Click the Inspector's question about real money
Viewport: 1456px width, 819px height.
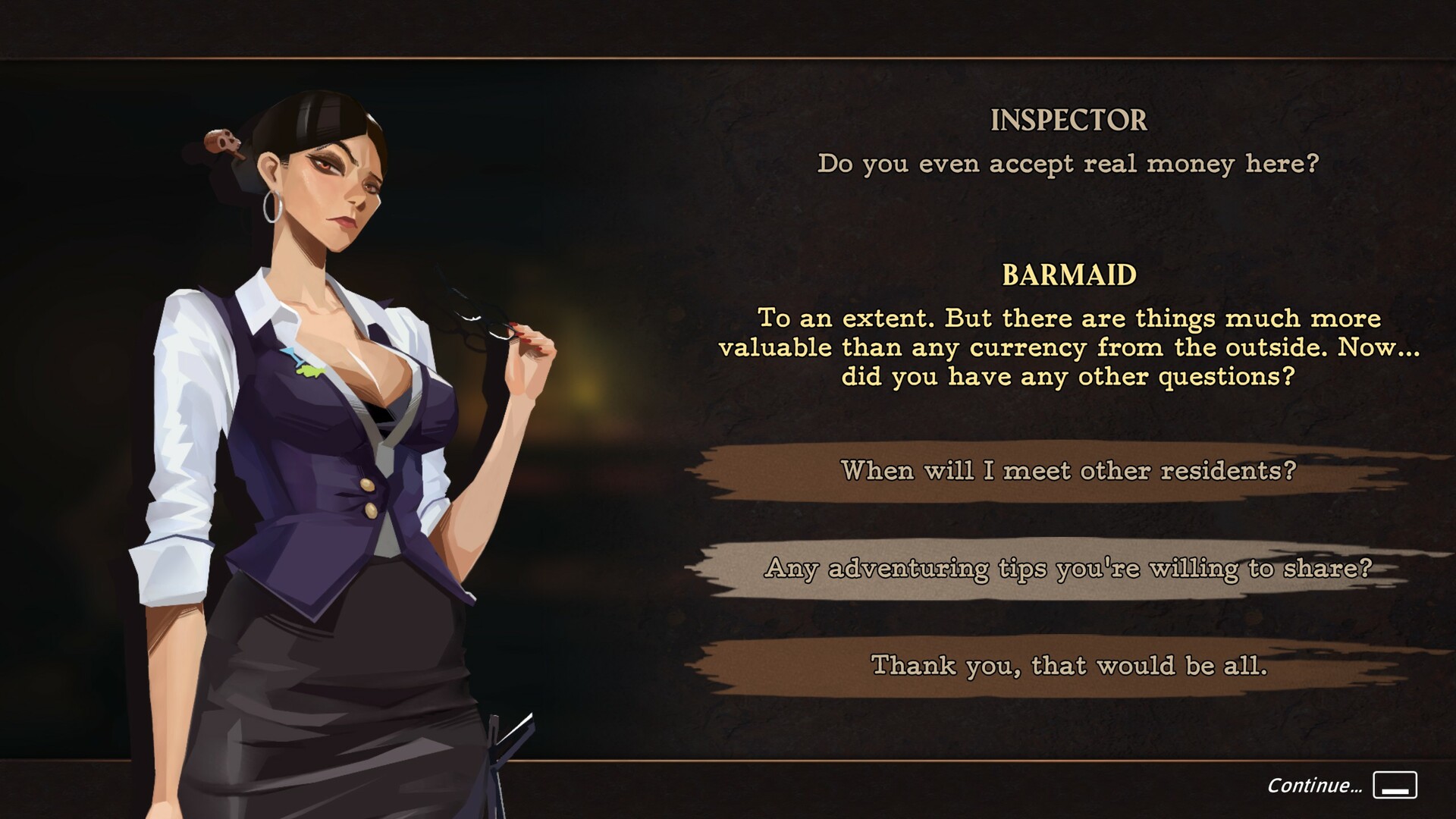pos(1068,164)
